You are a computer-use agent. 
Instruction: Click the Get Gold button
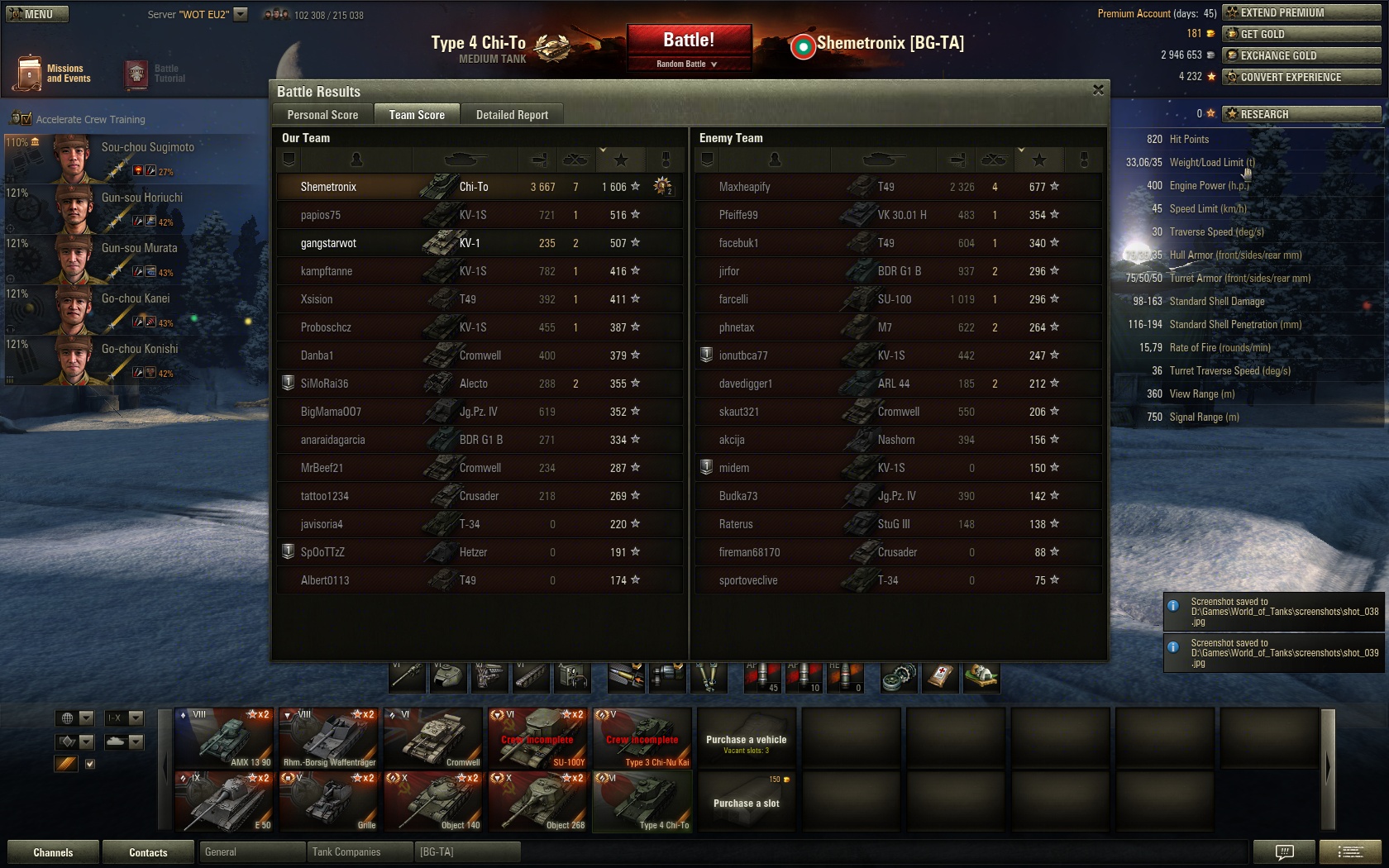click(x=1301, y=34)
